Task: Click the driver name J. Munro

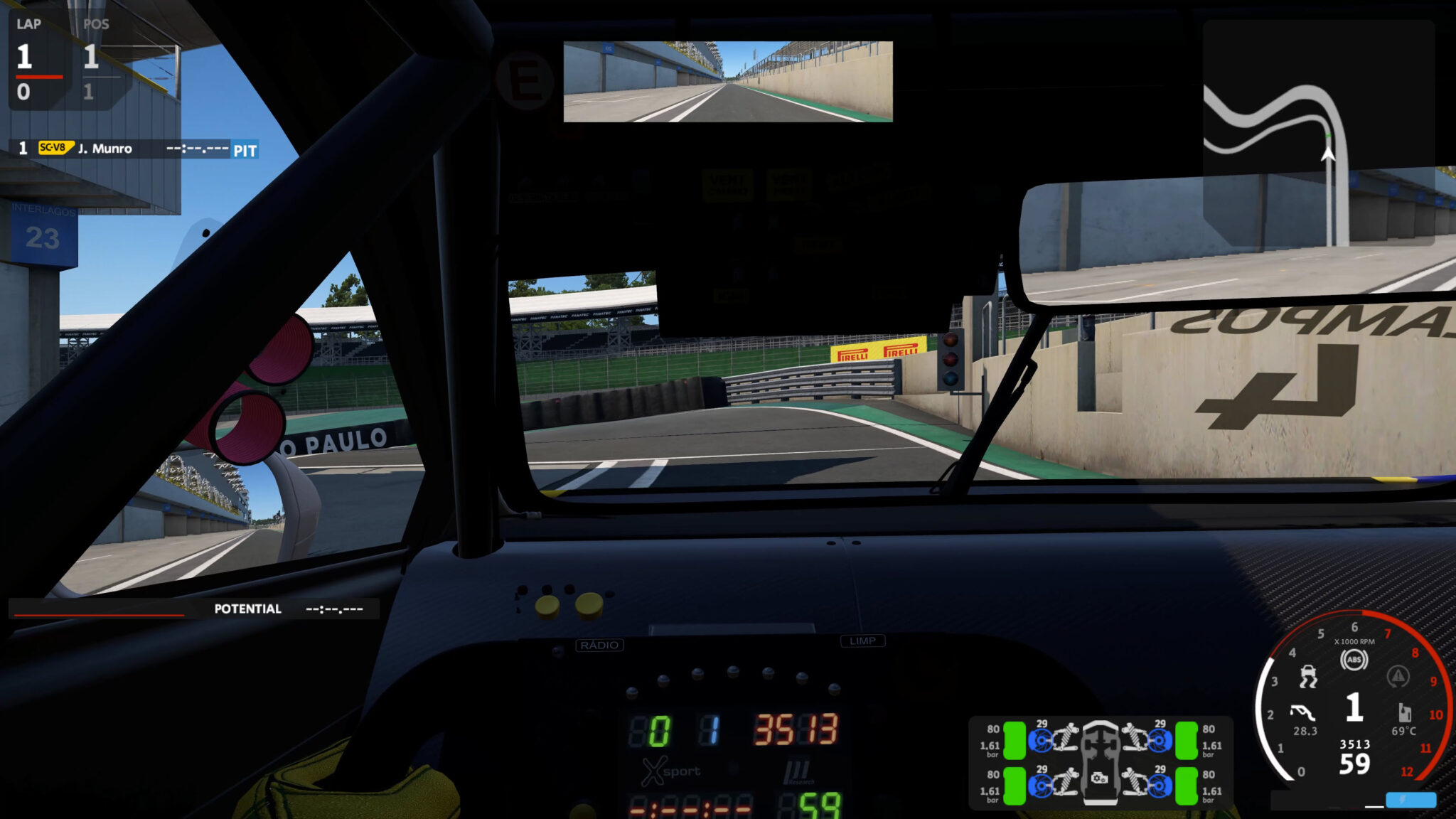Action: pos(107,149)
